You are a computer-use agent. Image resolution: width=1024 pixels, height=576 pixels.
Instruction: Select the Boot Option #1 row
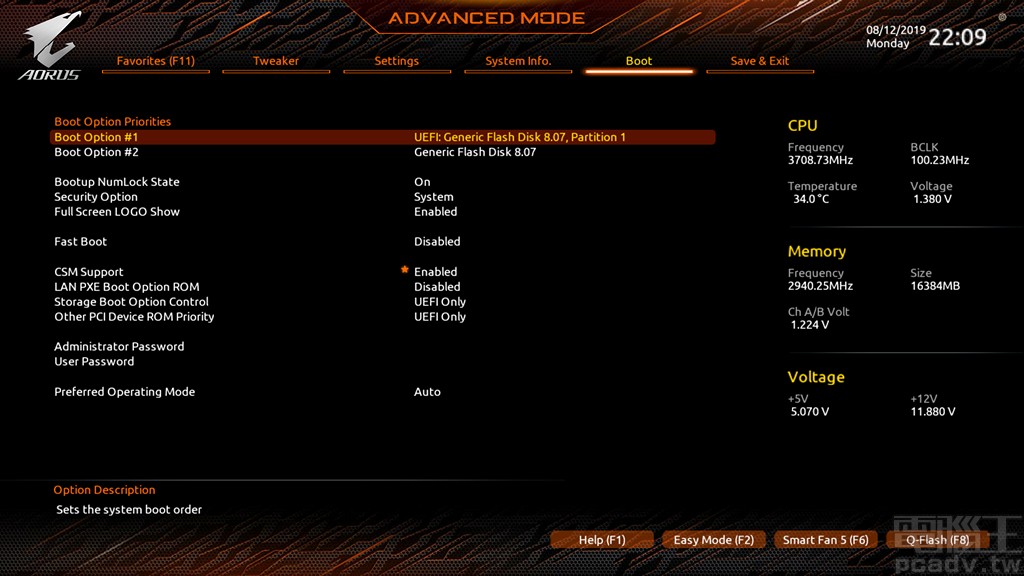point(96,137)
